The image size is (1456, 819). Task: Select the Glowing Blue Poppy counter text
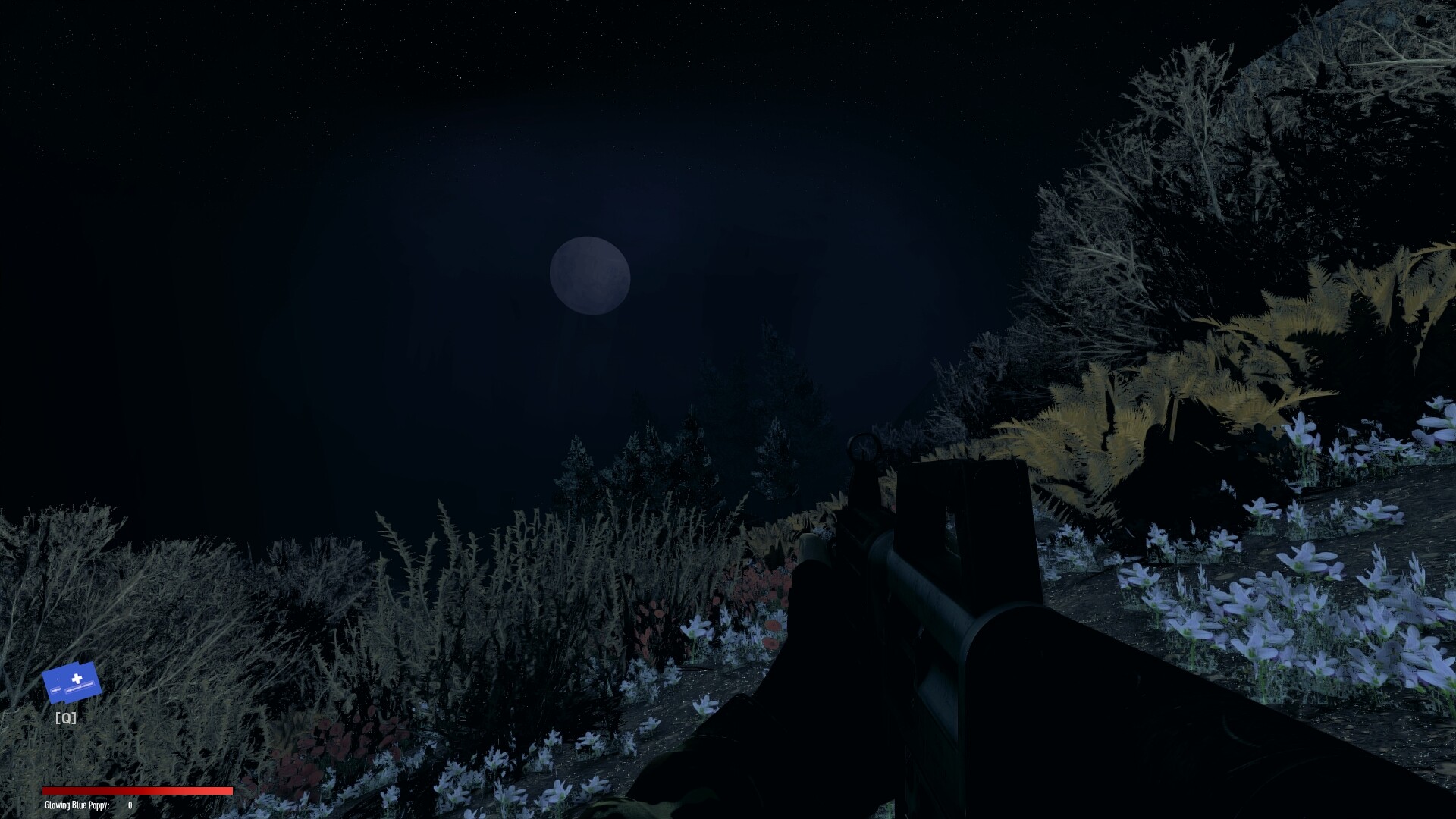76,805
